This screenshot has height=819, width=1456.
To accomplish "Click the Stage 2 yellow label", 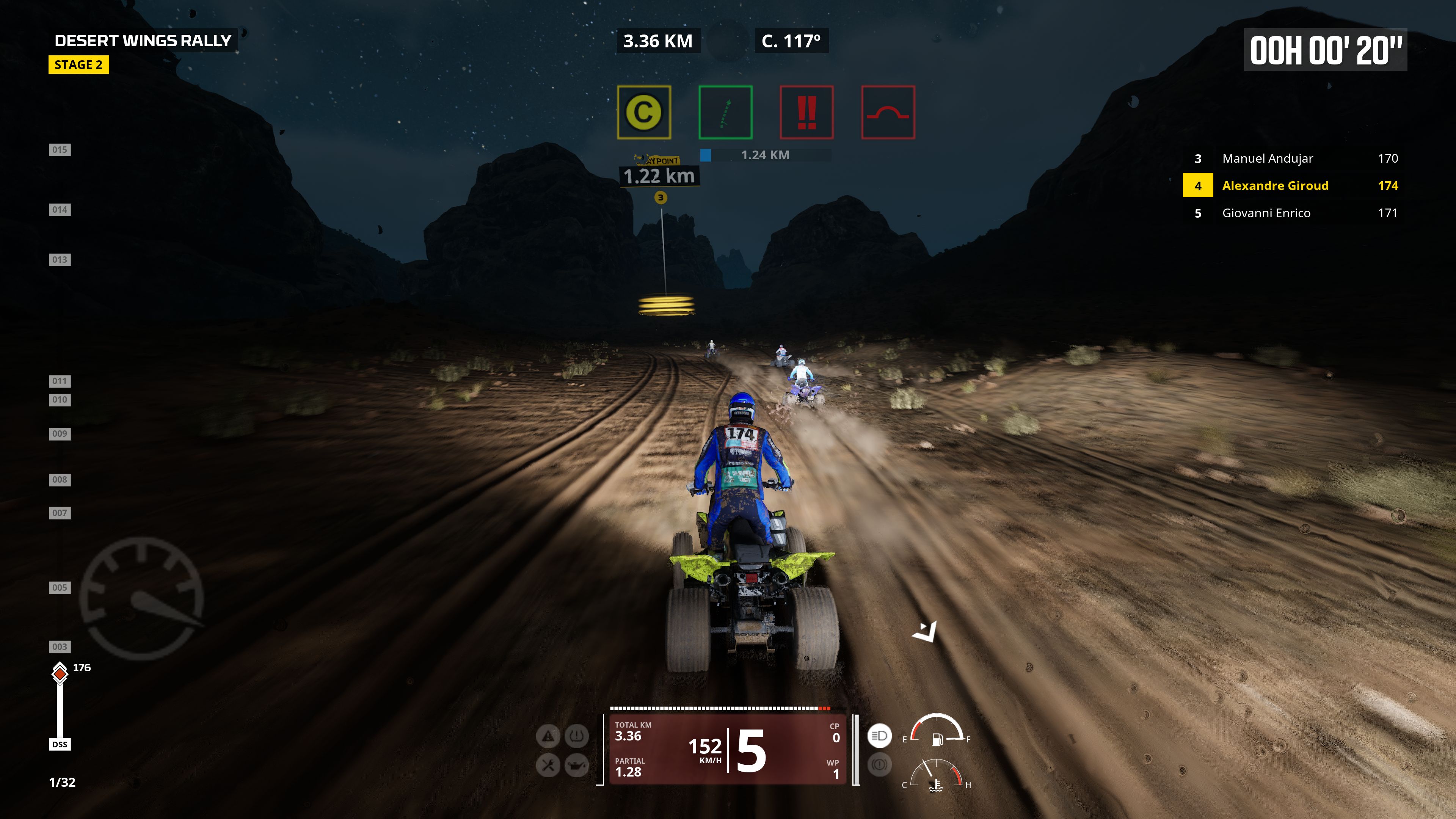I will (78, 65).
